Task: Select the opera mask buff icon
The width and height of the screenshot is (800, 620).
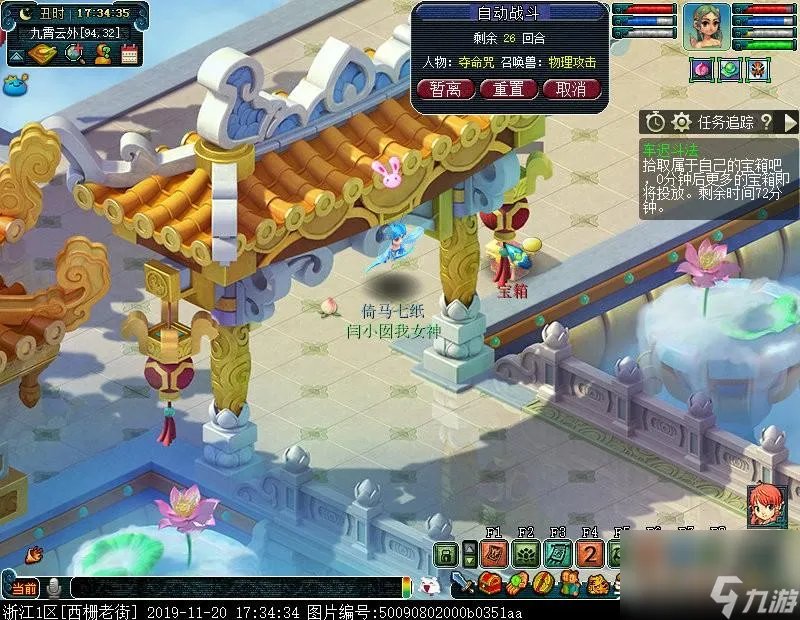Action: pos(756,69)
